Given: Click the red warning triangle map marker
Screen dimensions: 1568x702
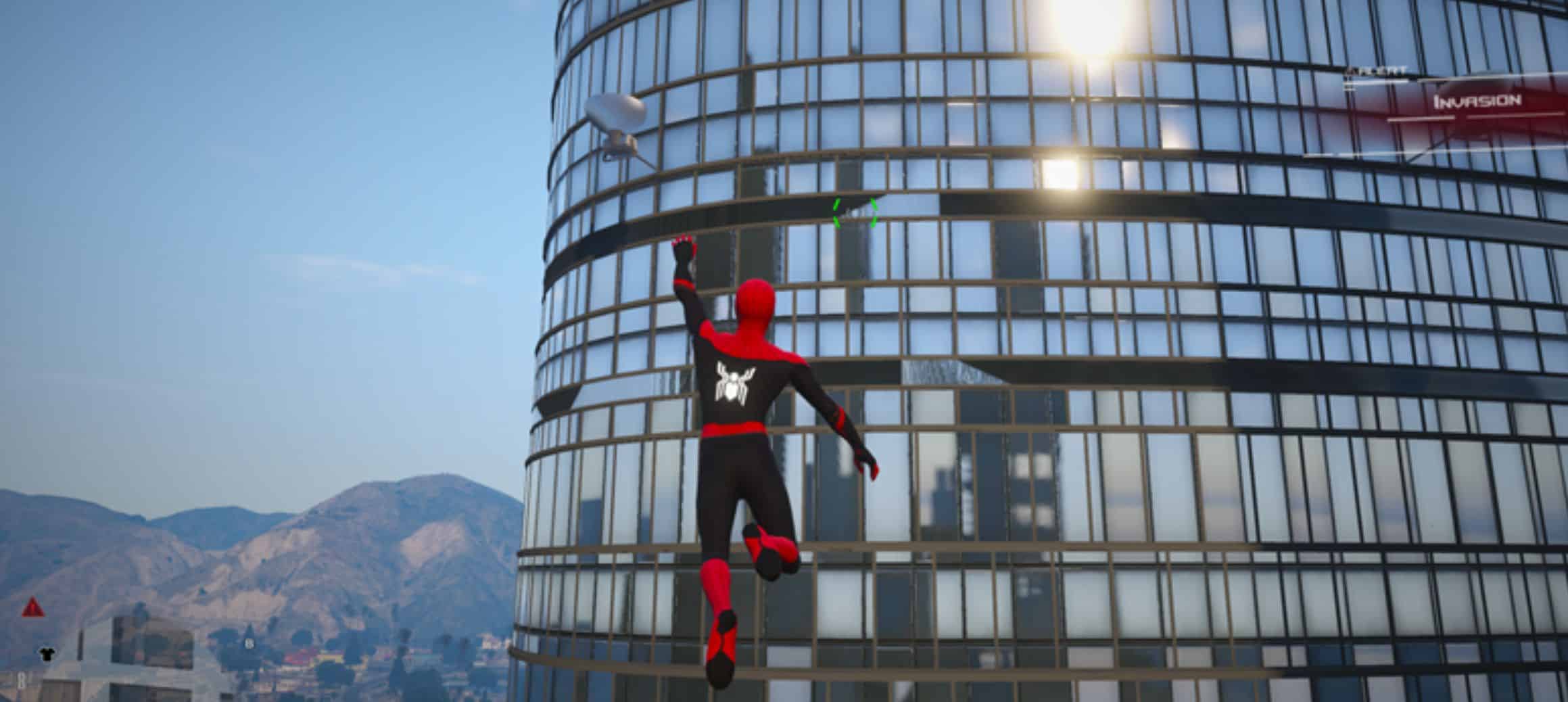Looking at the screenshot, I should click(32, 607).
